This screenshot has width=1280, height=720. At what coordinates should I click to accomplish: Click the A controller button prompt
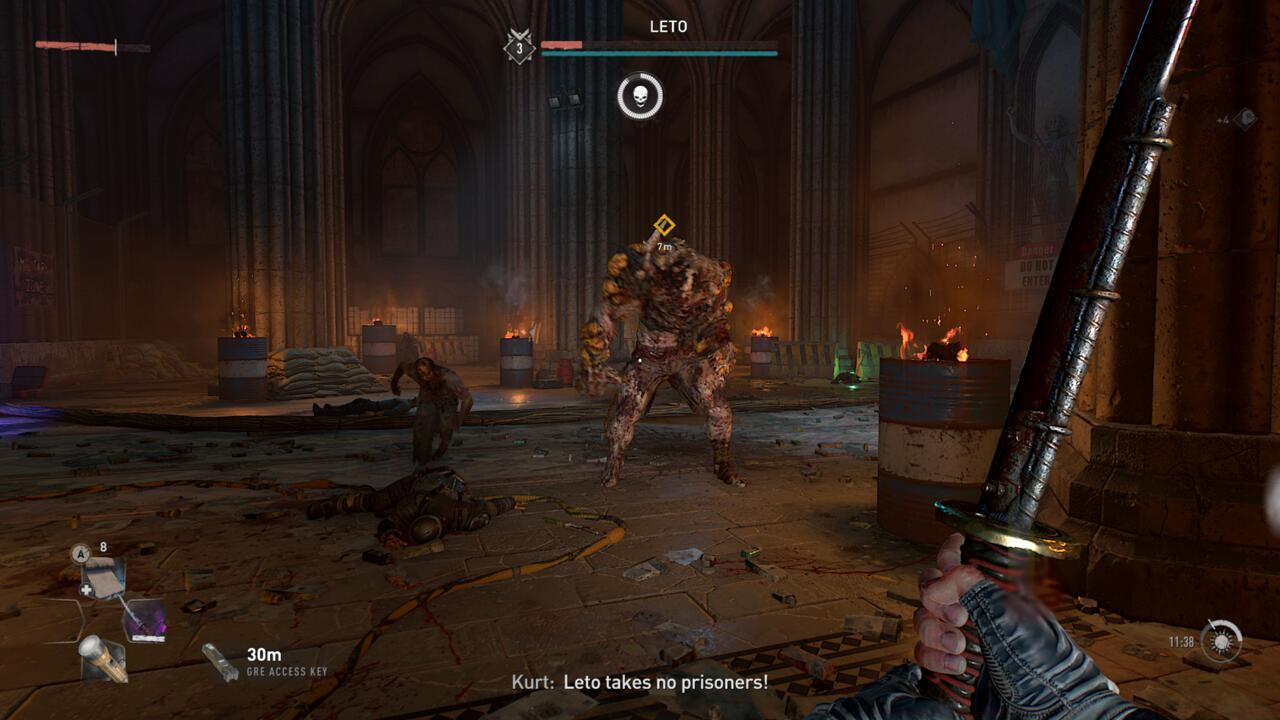79,552
